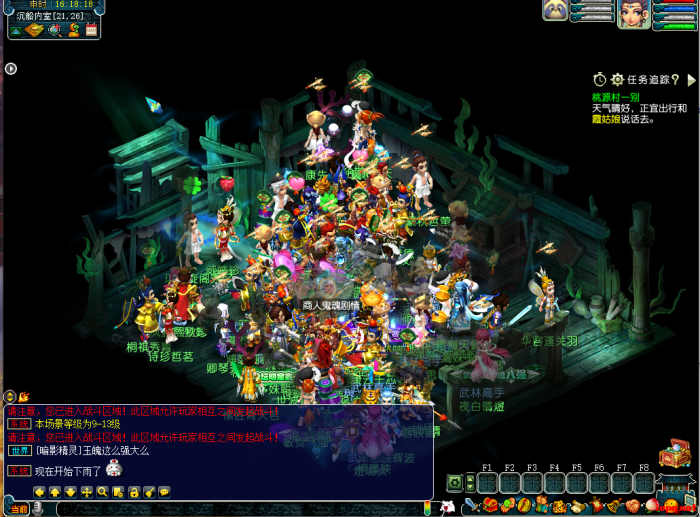Collapse the minimap panel with green arrow
Screen dimensions: 700x517
[x=14, y=30]
